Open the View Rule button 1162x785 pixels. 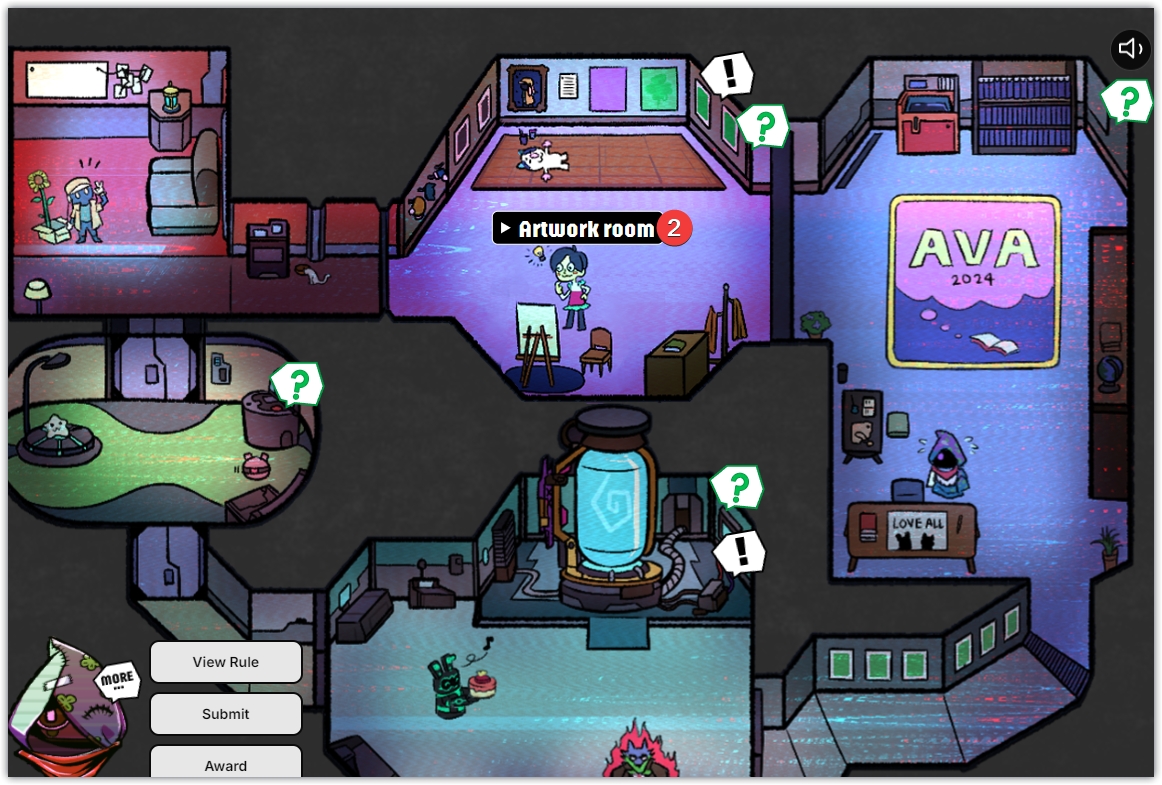(x=226, y=662)
